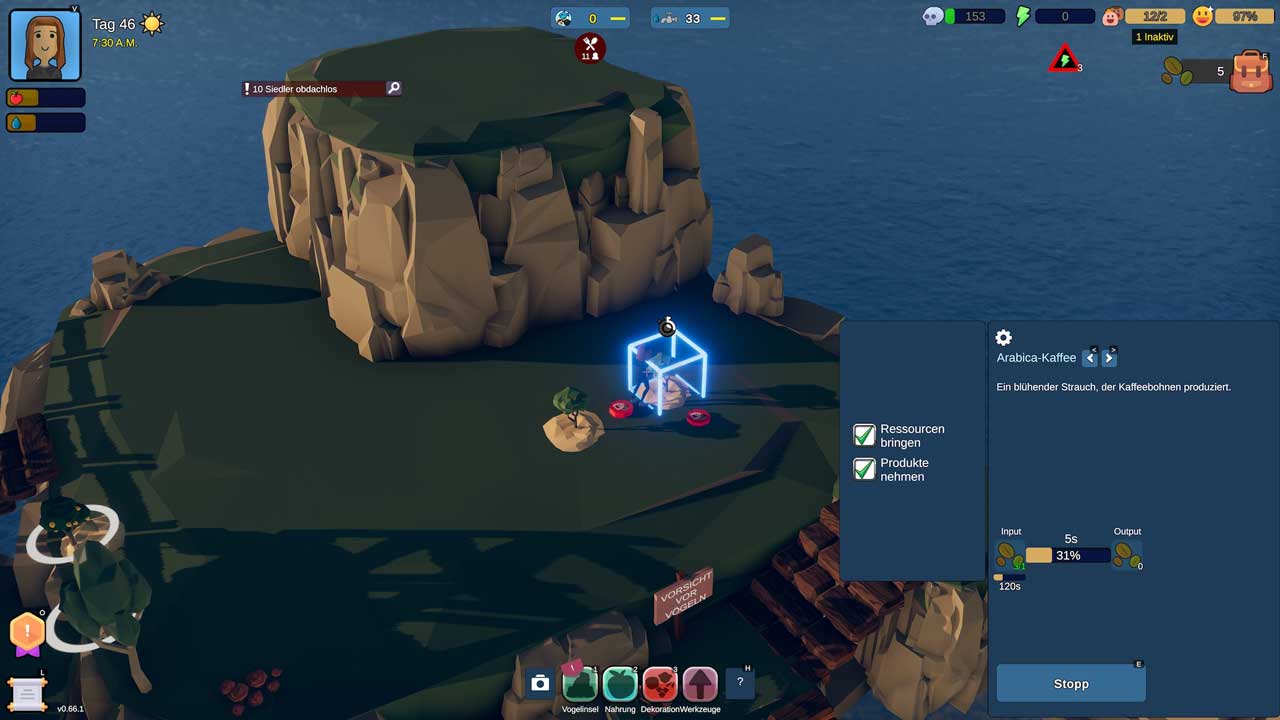This screenshot has width=1280, height=720.
Task: Open the gear settings of Arabica-Kaffee
Action: point(1004,338)
